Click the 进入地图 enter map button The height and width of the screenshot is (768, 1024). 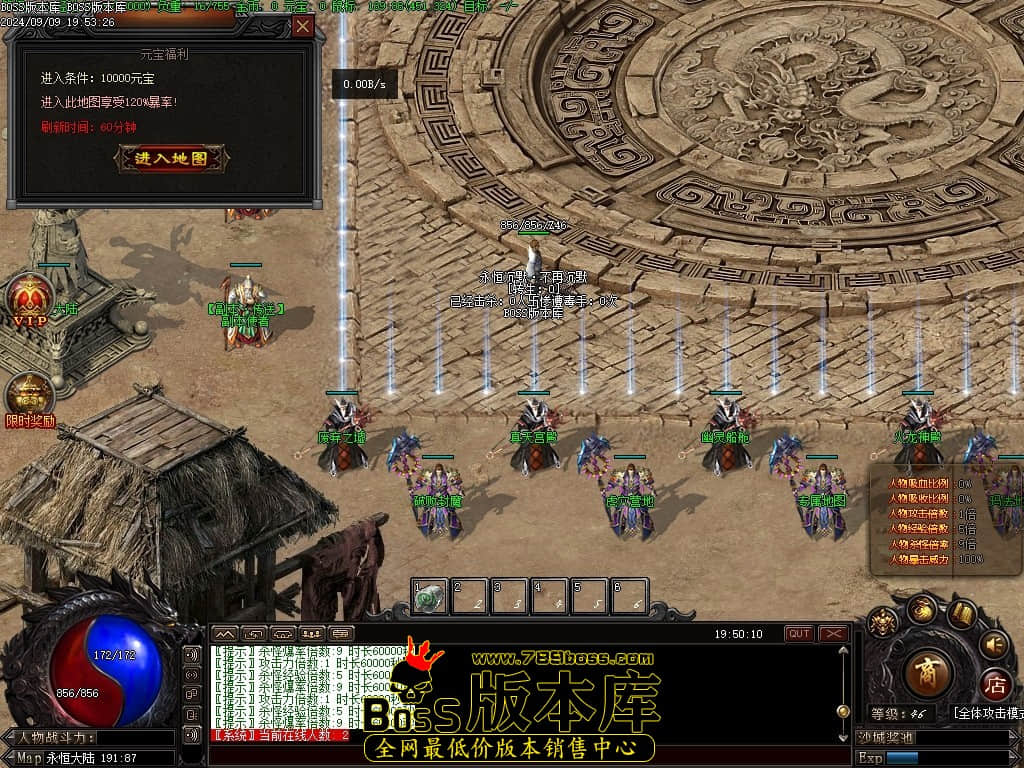click(x=171, y=158)
